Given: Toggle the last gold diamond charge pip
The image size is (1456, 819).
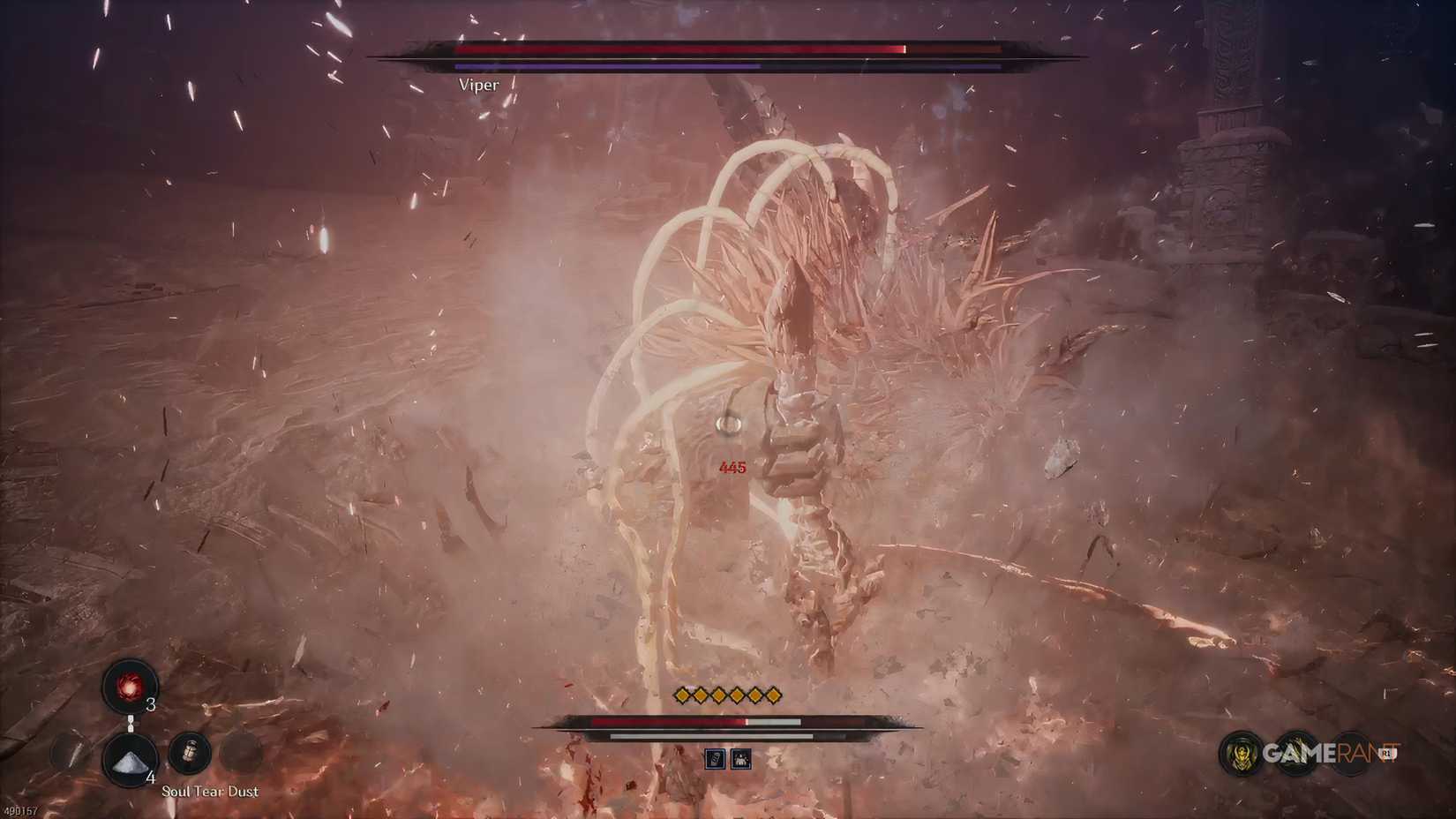Looking at the screenshot, I should (774, 695).
